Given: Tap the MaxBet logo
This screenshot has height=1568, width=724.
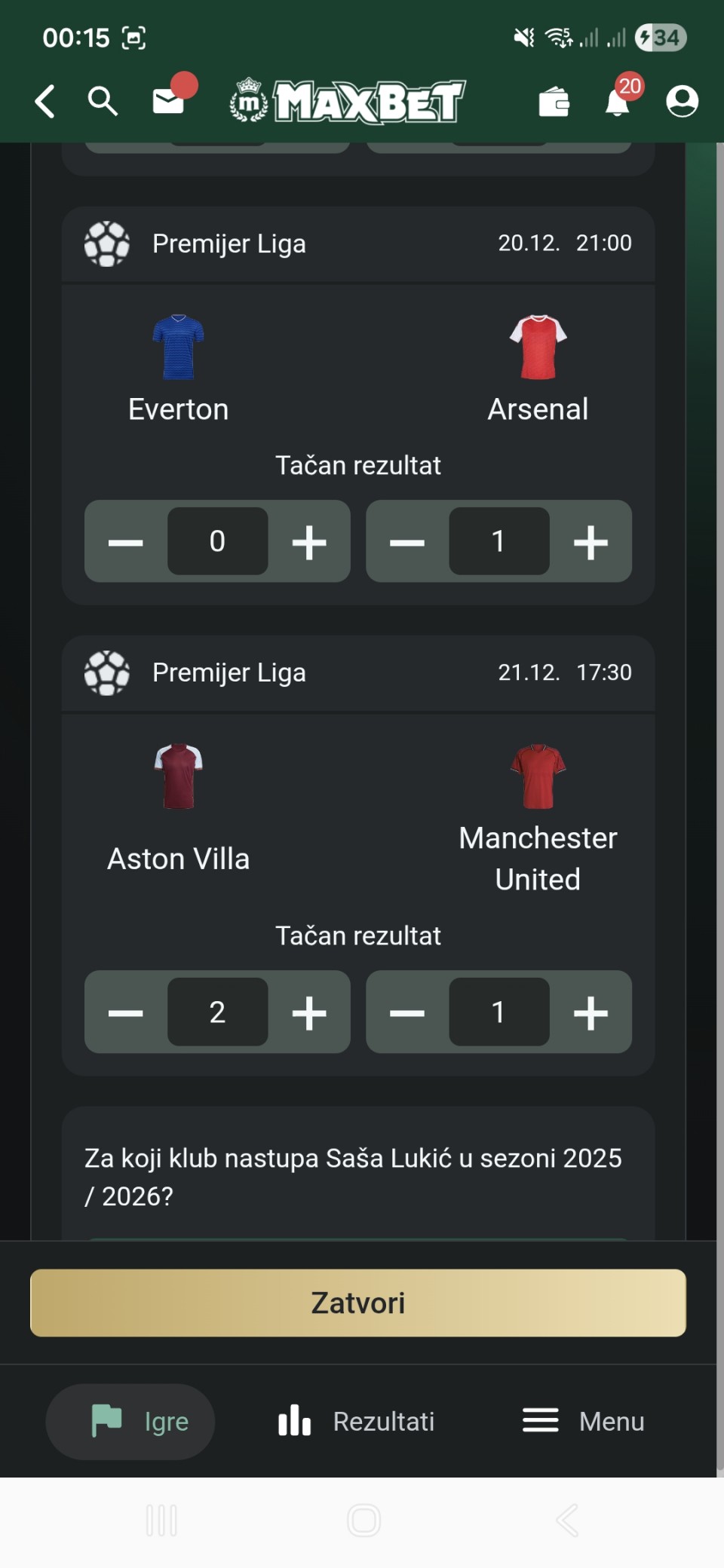Looking at the screenshot, I should [x=348, y=101].
